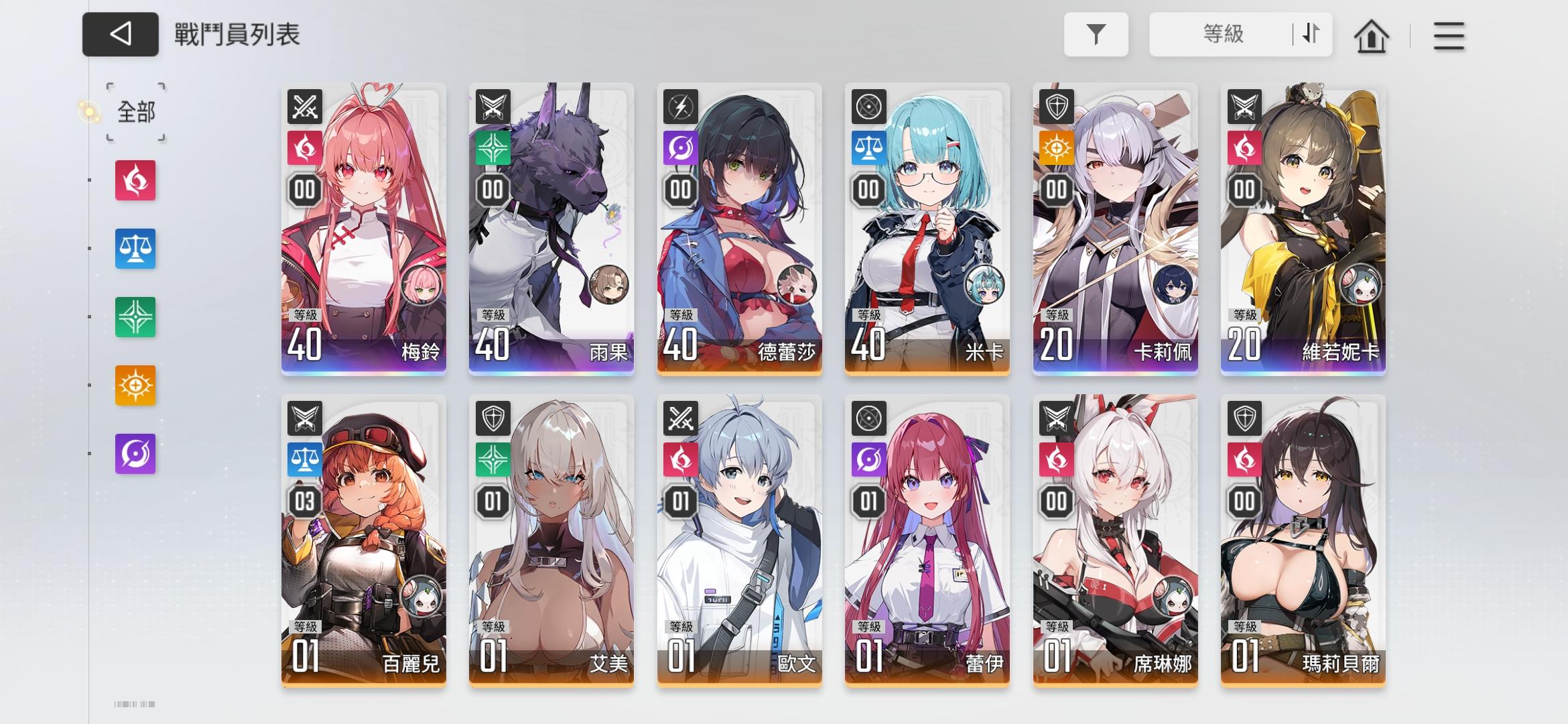Select the blue scales element filter
The image size is (1568, 724).
click(135, 249)
